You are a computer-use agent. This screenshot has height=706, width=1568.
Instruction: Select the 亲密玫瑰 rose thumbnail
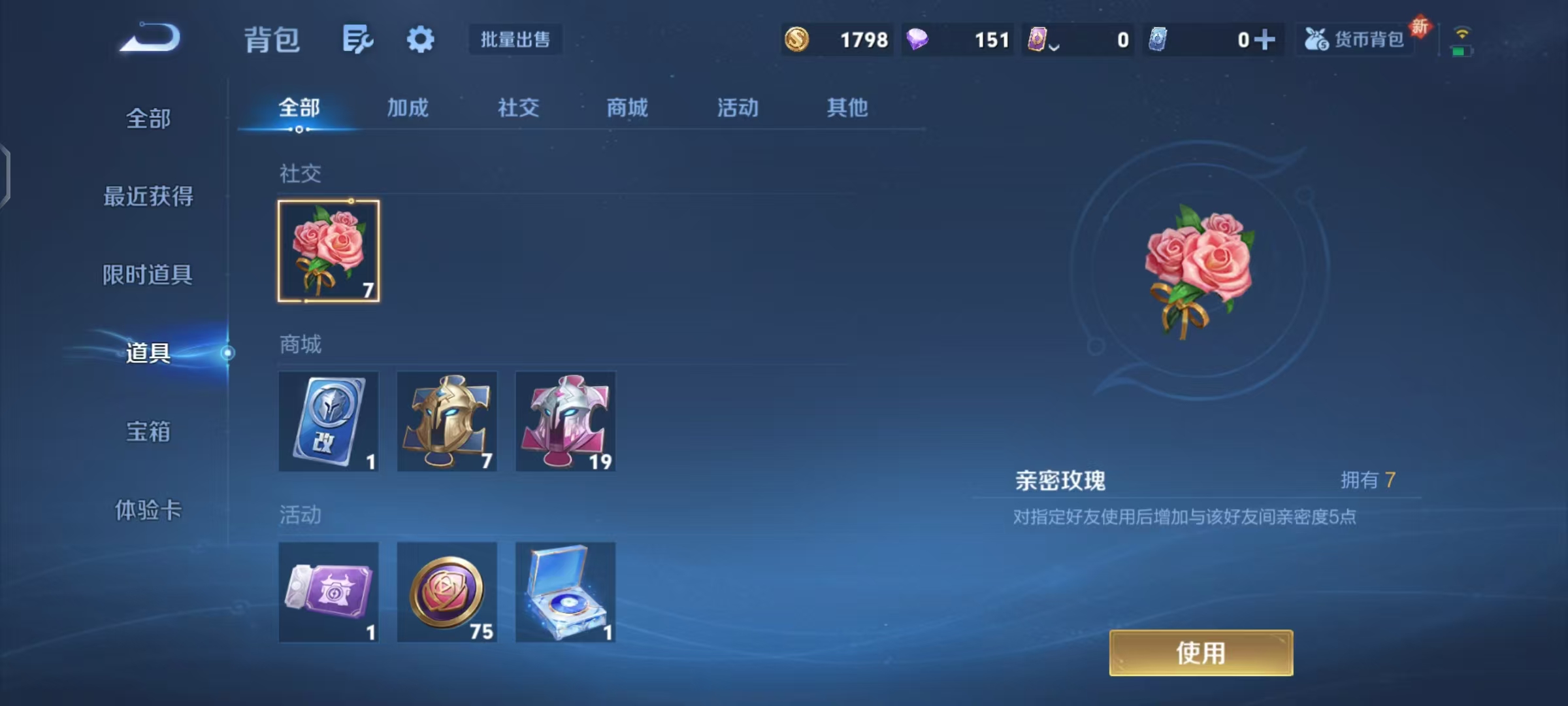point(328,249)
